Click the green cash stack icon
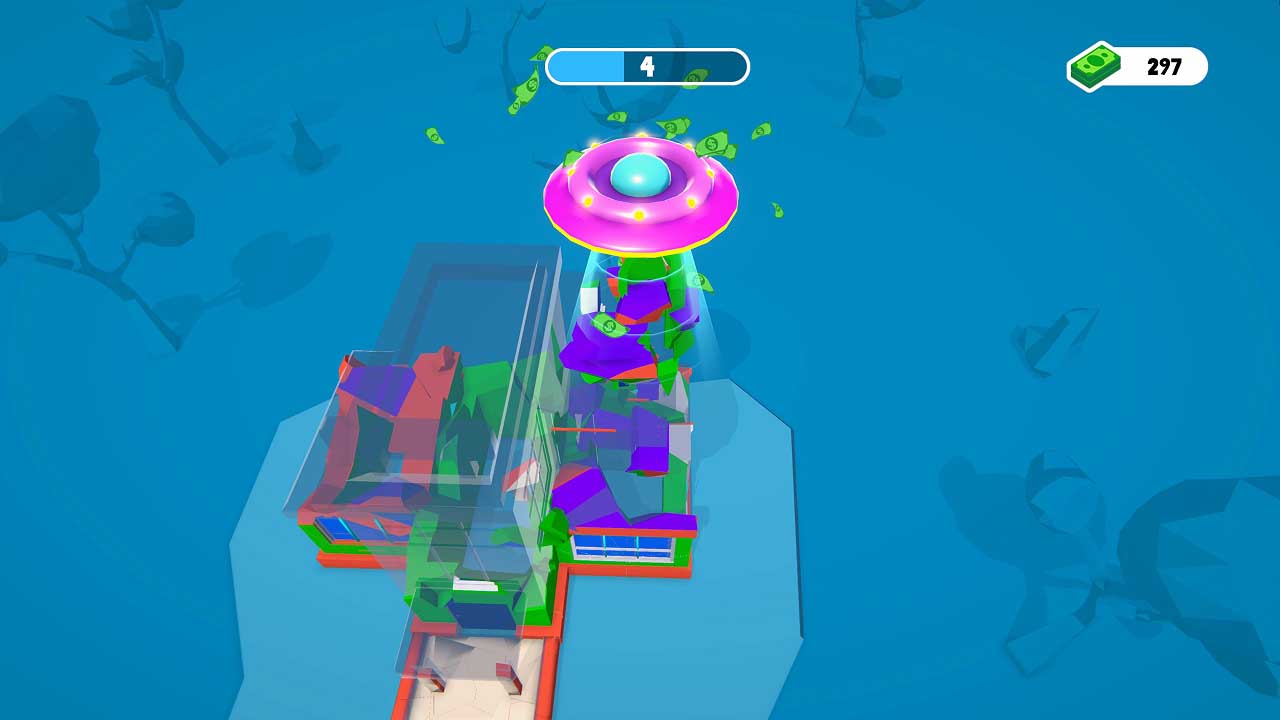 pyautogui.click(x=1094, y=66)
